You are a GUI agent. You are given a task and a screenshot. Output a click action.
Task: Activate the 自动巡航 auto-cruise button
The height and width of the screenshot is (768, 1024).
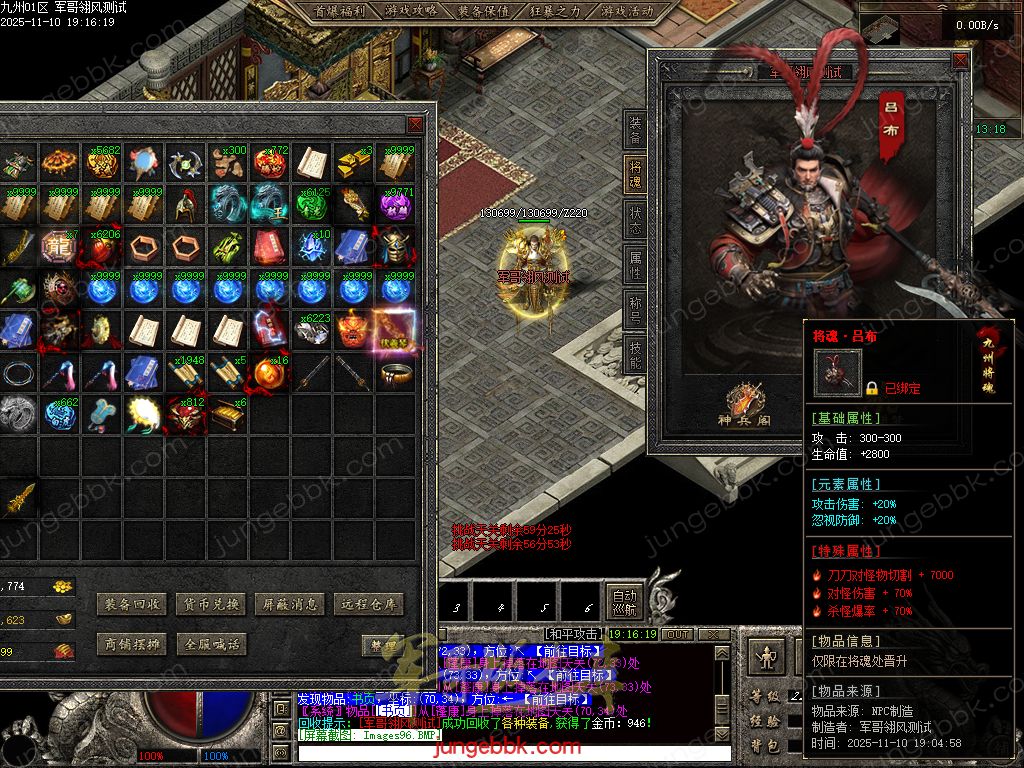pos(624,601)
